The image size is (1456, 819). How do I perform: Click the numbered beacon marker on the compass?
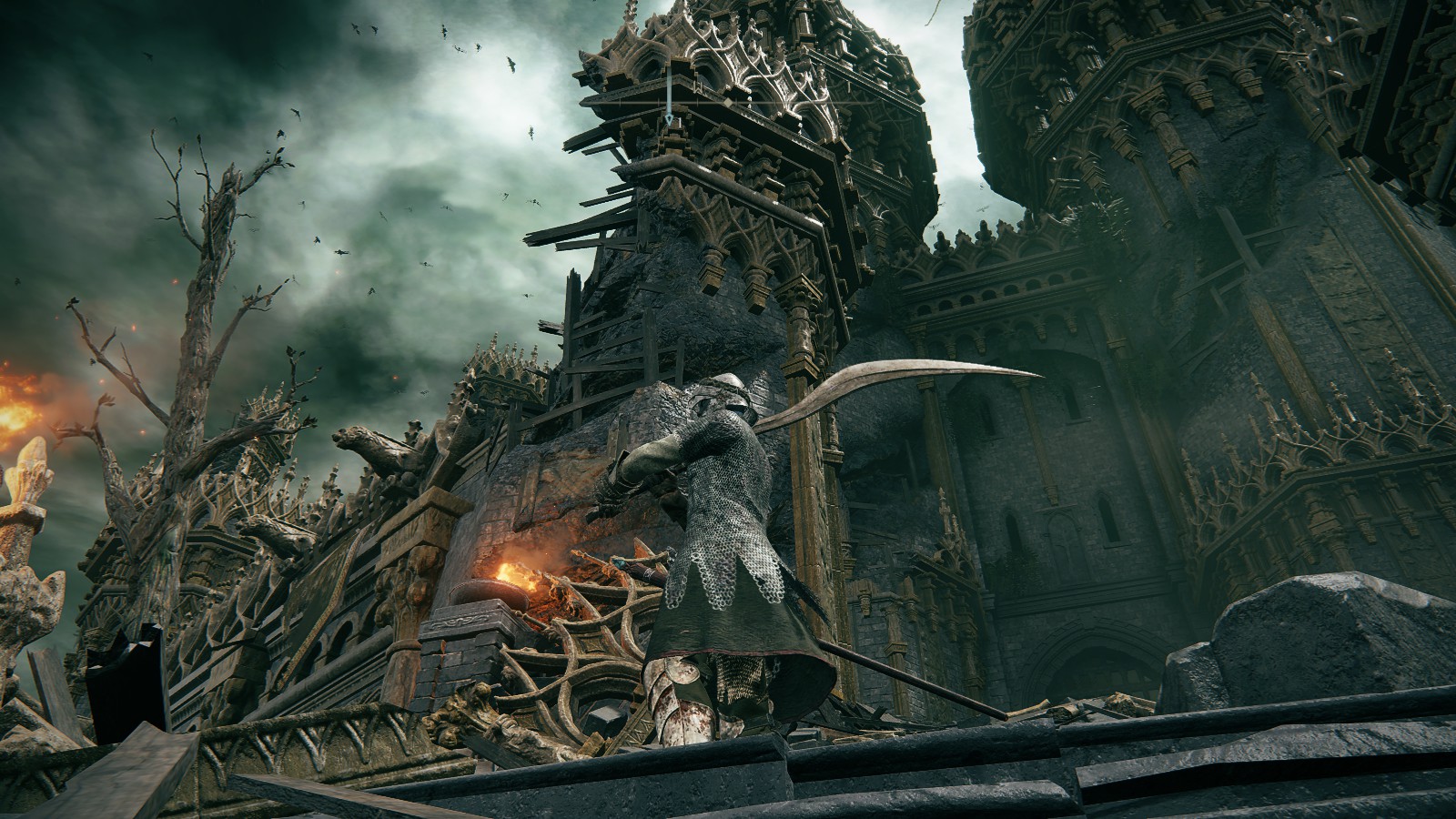click(669, 120)
